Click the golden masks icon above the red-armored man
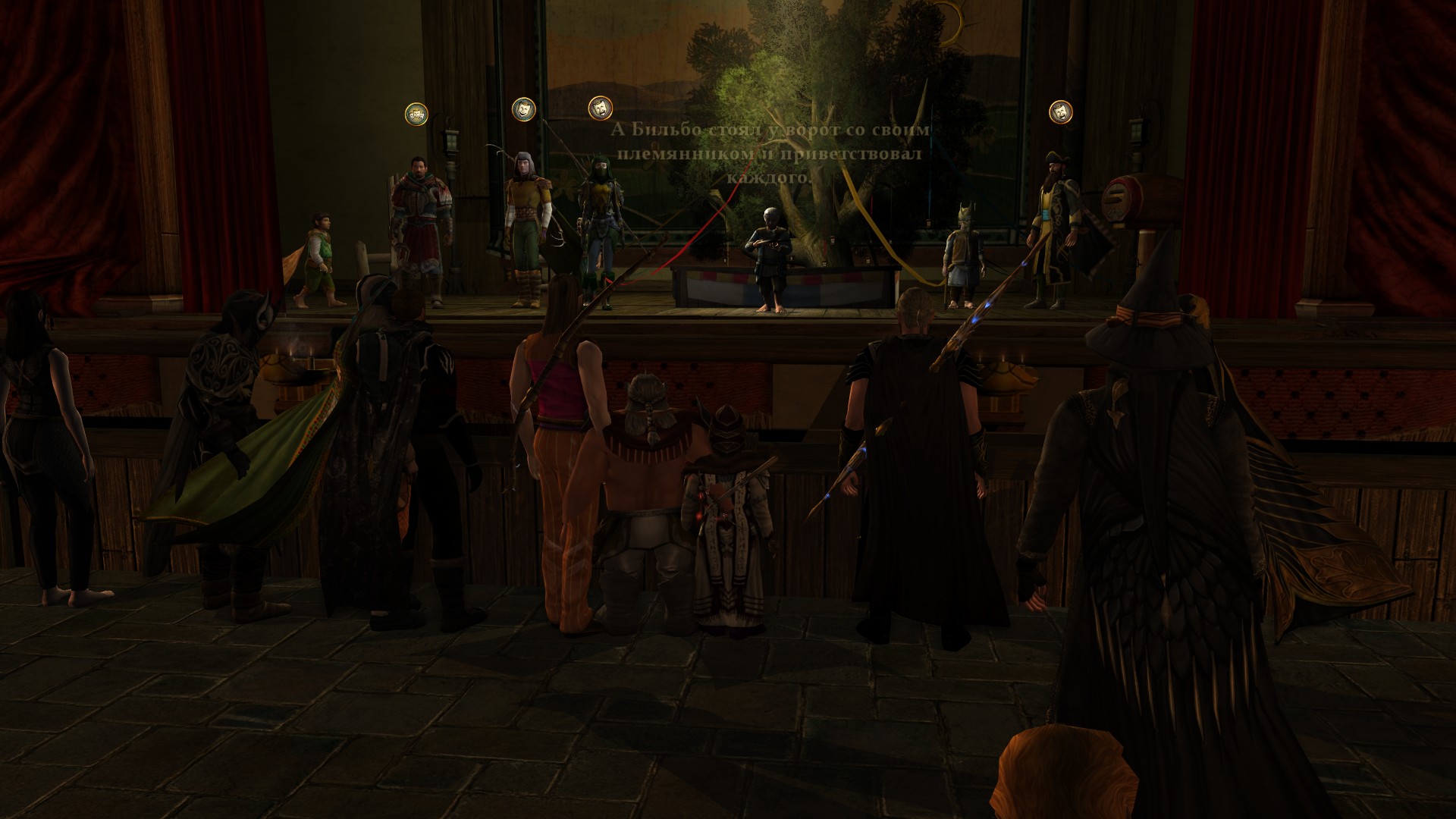This screenshot has height=819, width=1456. 416,114
